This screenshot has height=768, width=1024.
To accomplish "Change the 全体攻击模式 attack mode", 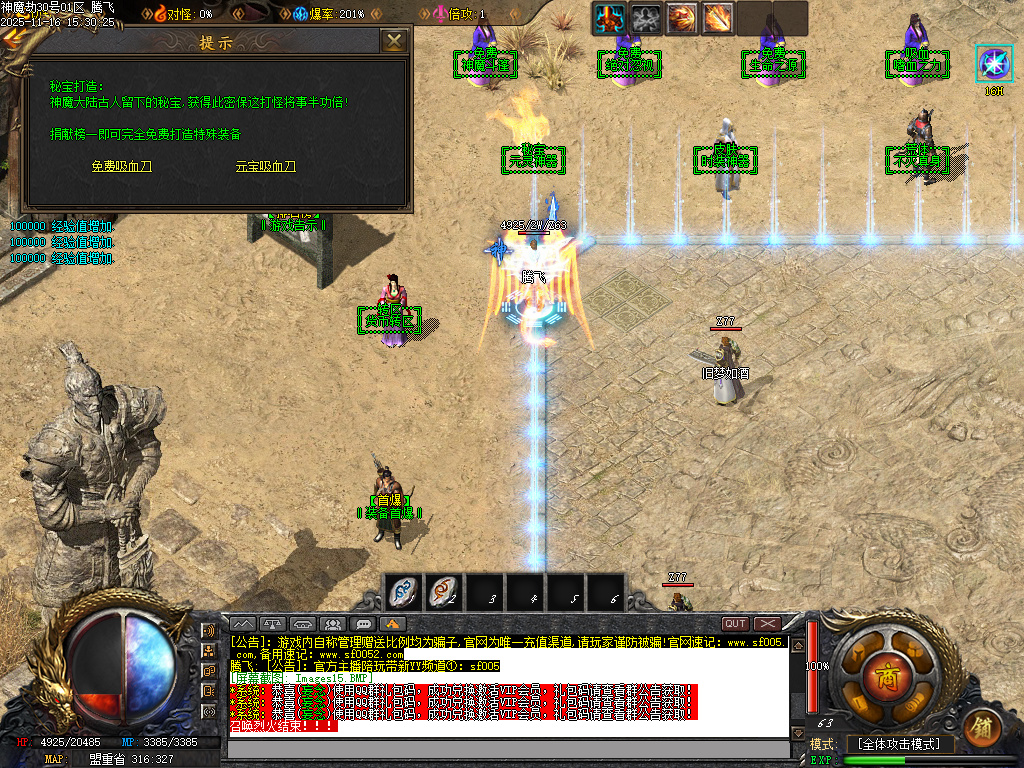I will pos(900,745).
